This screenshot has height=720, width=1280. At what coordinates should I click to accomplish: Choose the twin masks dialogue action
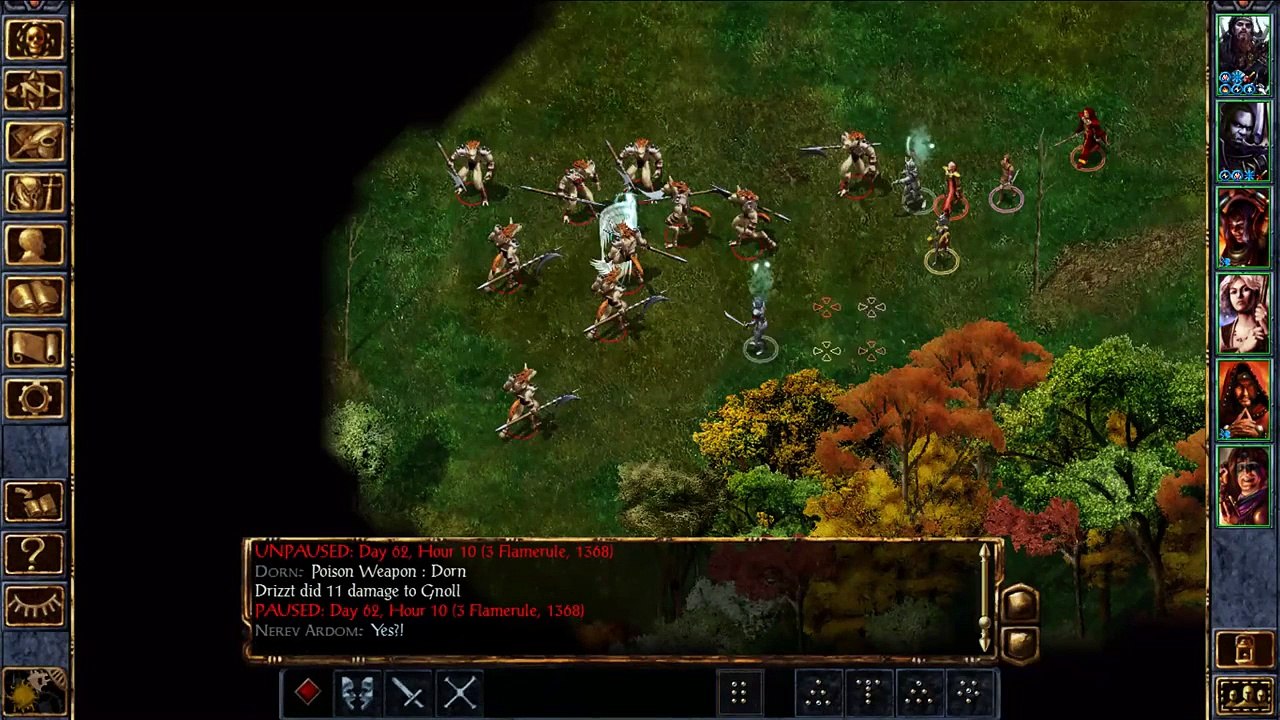(x=357, y=692)
